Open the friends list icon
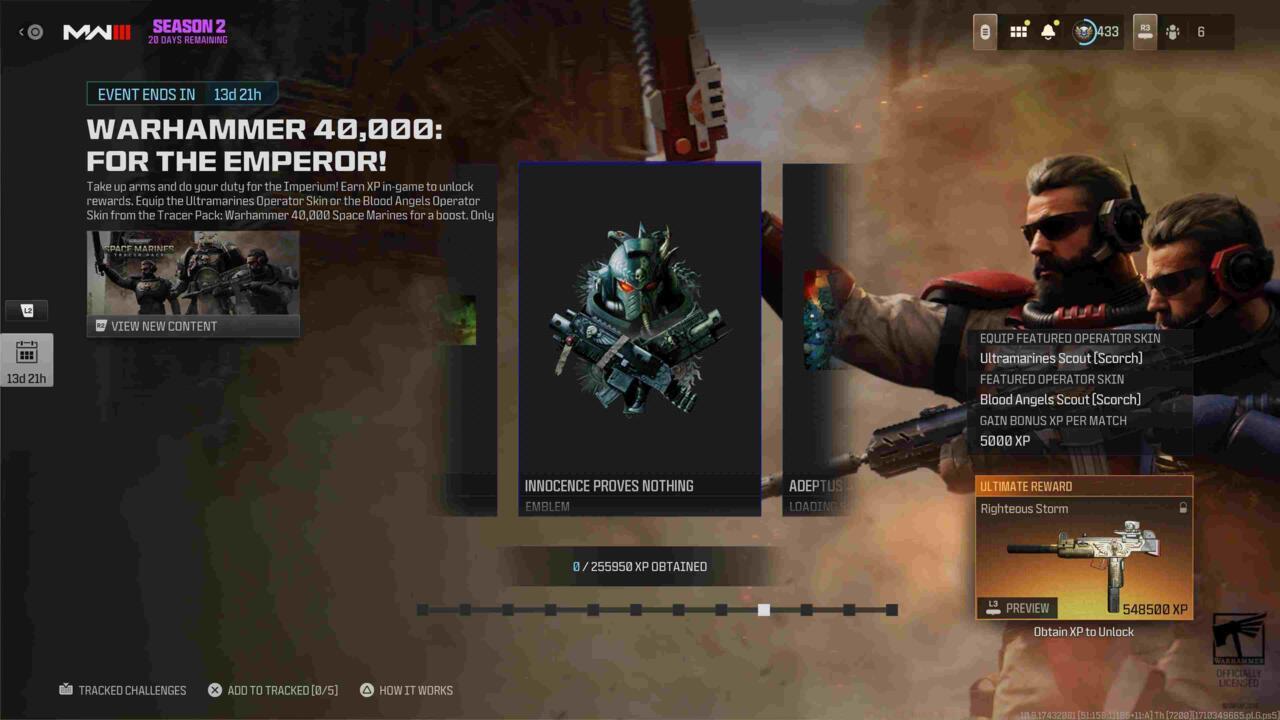1280x720 pixels. click(1173, 32)
